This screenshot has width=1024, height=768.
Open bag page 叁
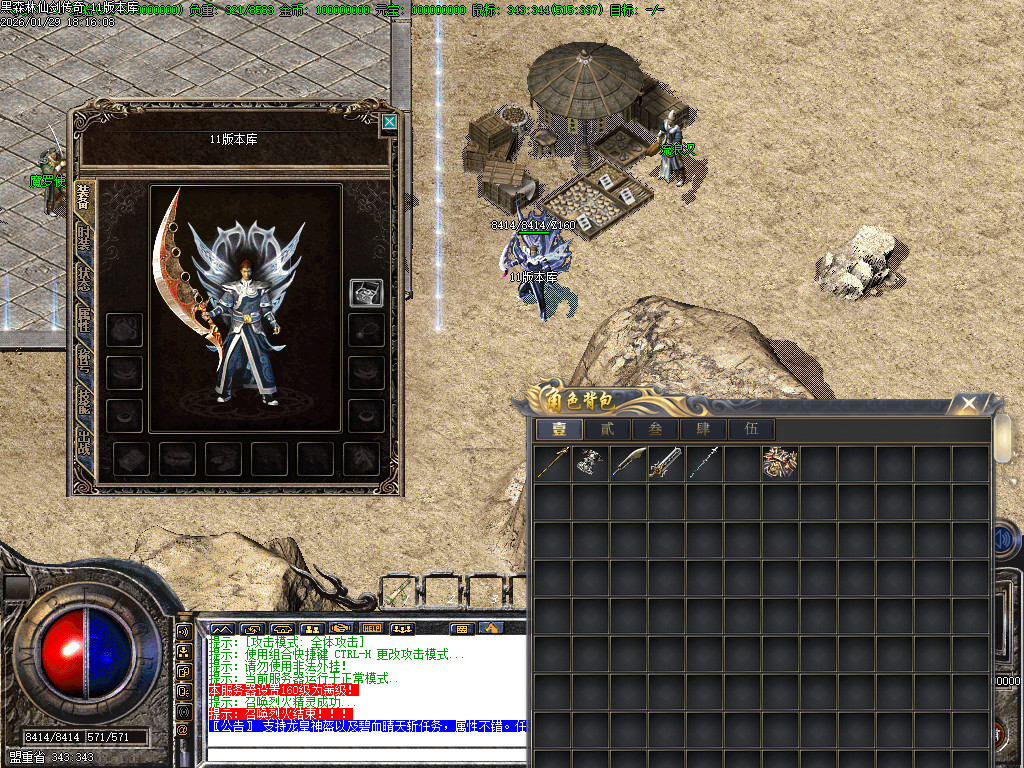coord(654,430)
